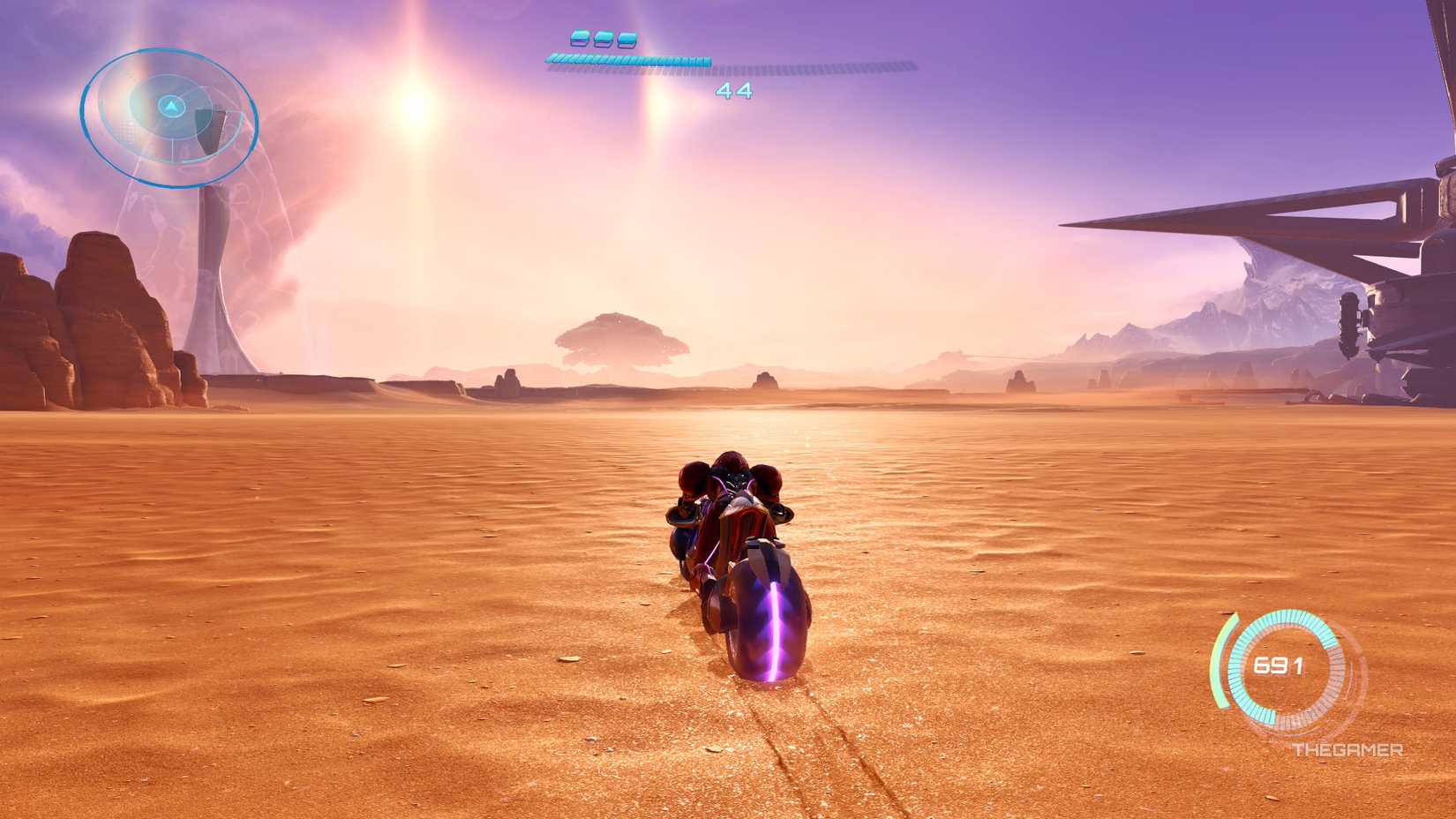Image resolution: width=1456 pixels, height=819 pixels.
Task: Select the energy tank row above the health bar
Action: [x=604, y=40]
